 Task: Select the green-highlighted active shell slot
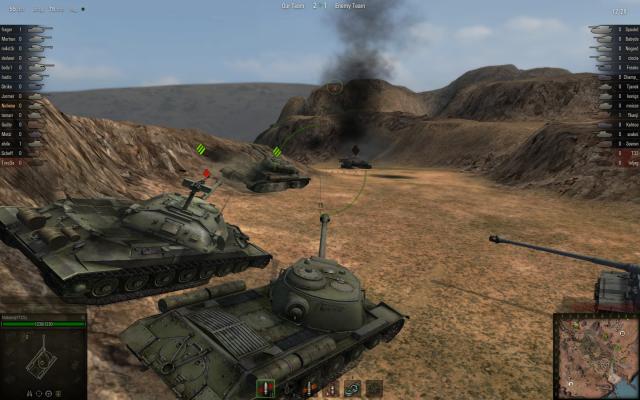(265, 388)
